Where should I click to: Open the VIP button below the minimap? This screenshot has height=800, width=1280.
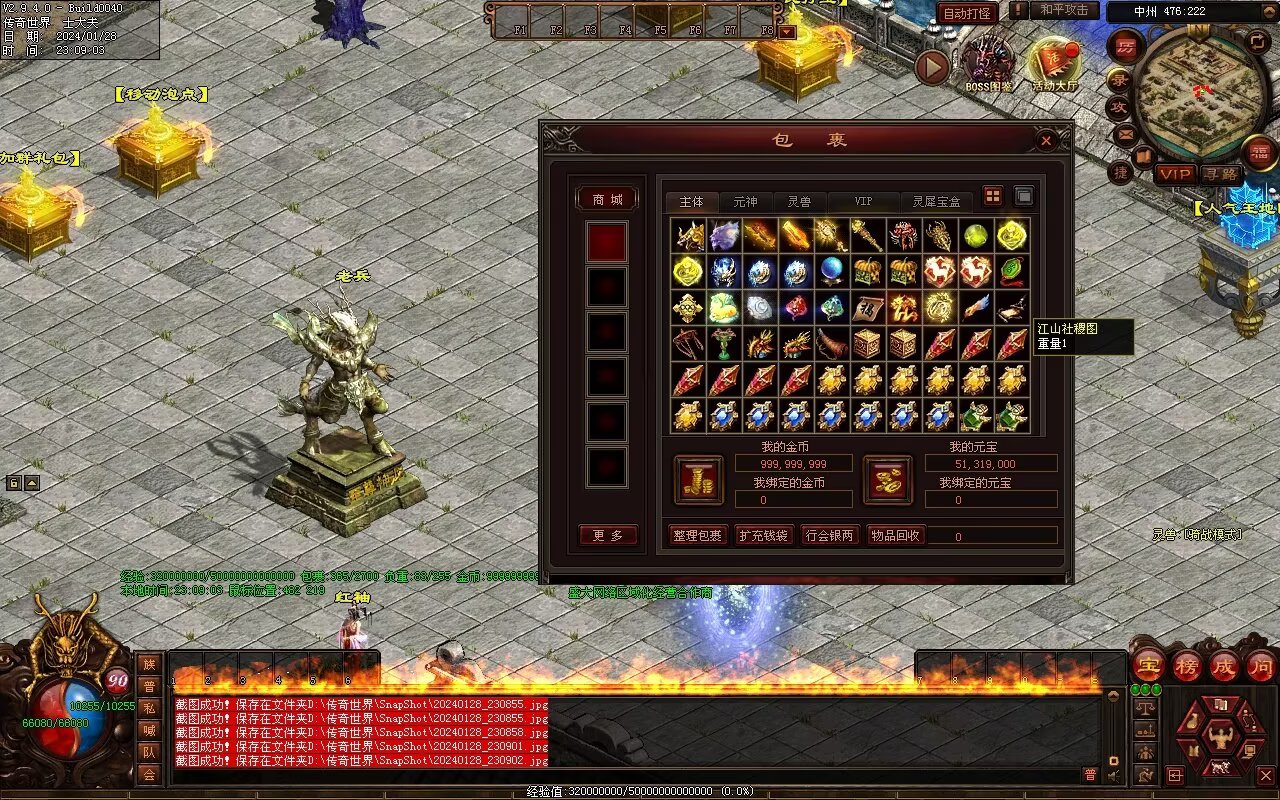click(1175, 174)
